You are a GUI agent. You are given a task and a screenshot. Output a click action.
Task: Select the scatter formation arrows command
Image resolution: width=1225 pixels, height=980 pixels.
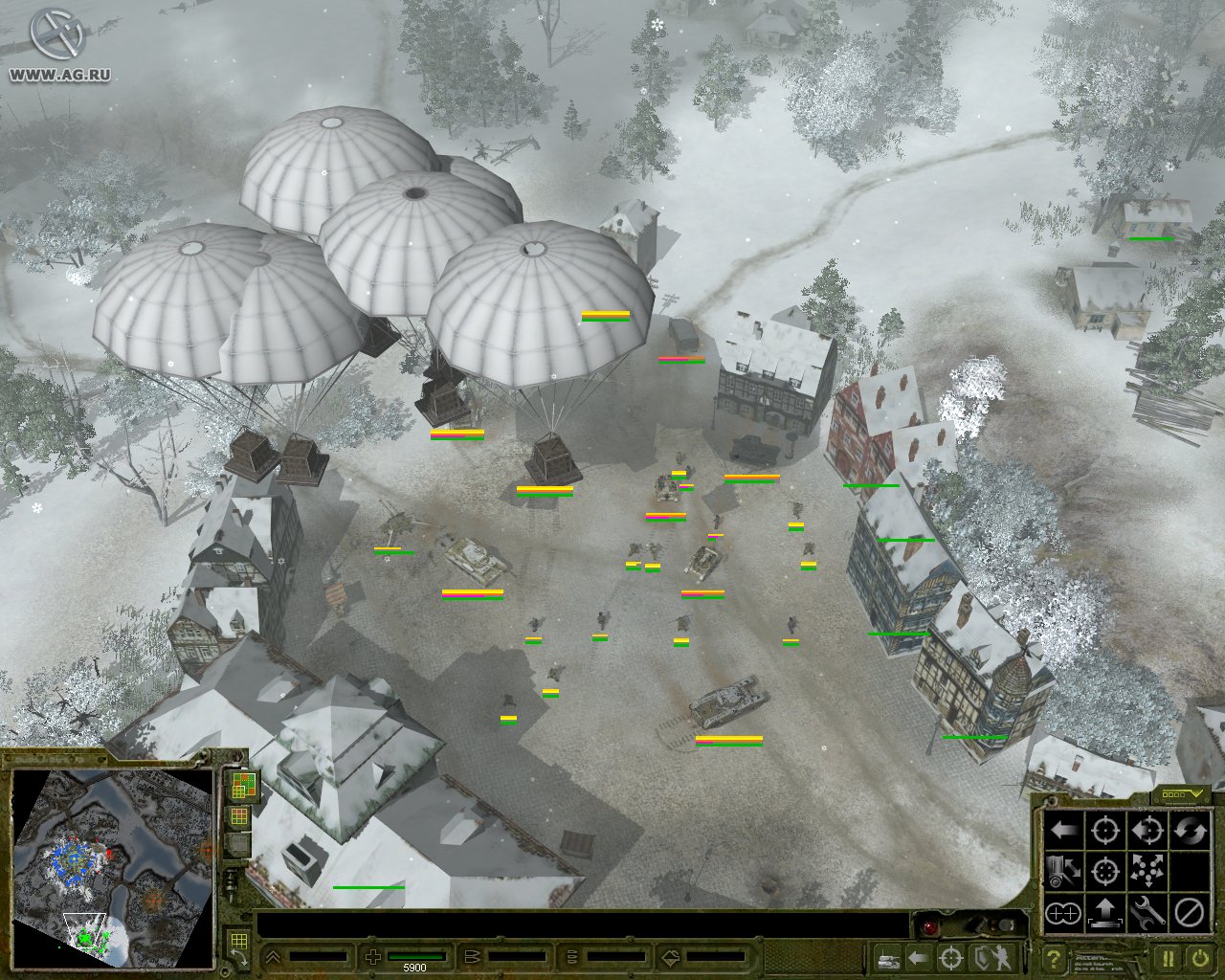(x=1147, y=872)
